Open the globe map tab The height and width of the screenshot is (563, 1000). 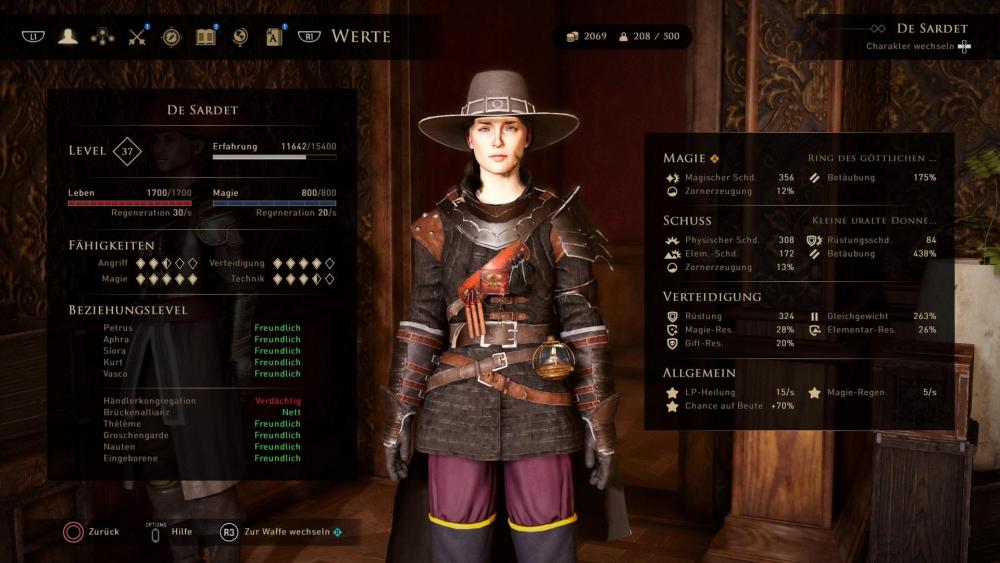pos(240,37)
